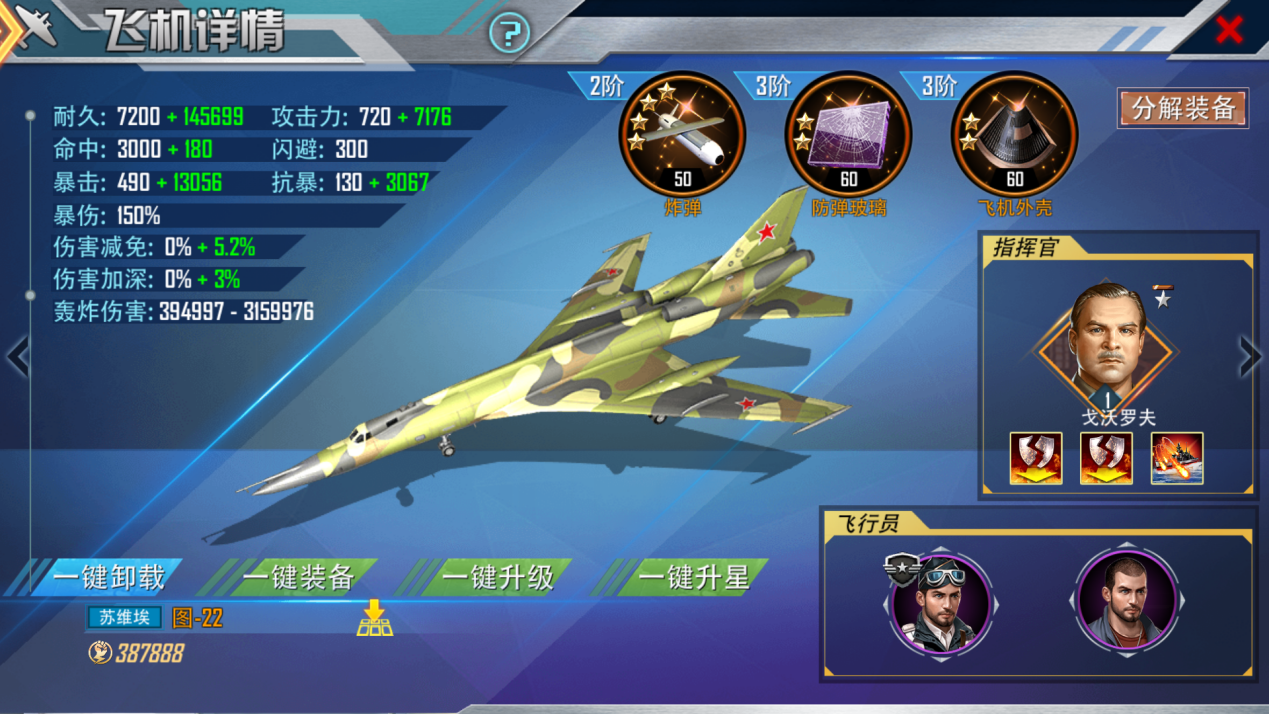Screen dimensions: 1269x714
Task: Click the 一键升级 one-tap upgrade button
Action: [x=497, y=577]
